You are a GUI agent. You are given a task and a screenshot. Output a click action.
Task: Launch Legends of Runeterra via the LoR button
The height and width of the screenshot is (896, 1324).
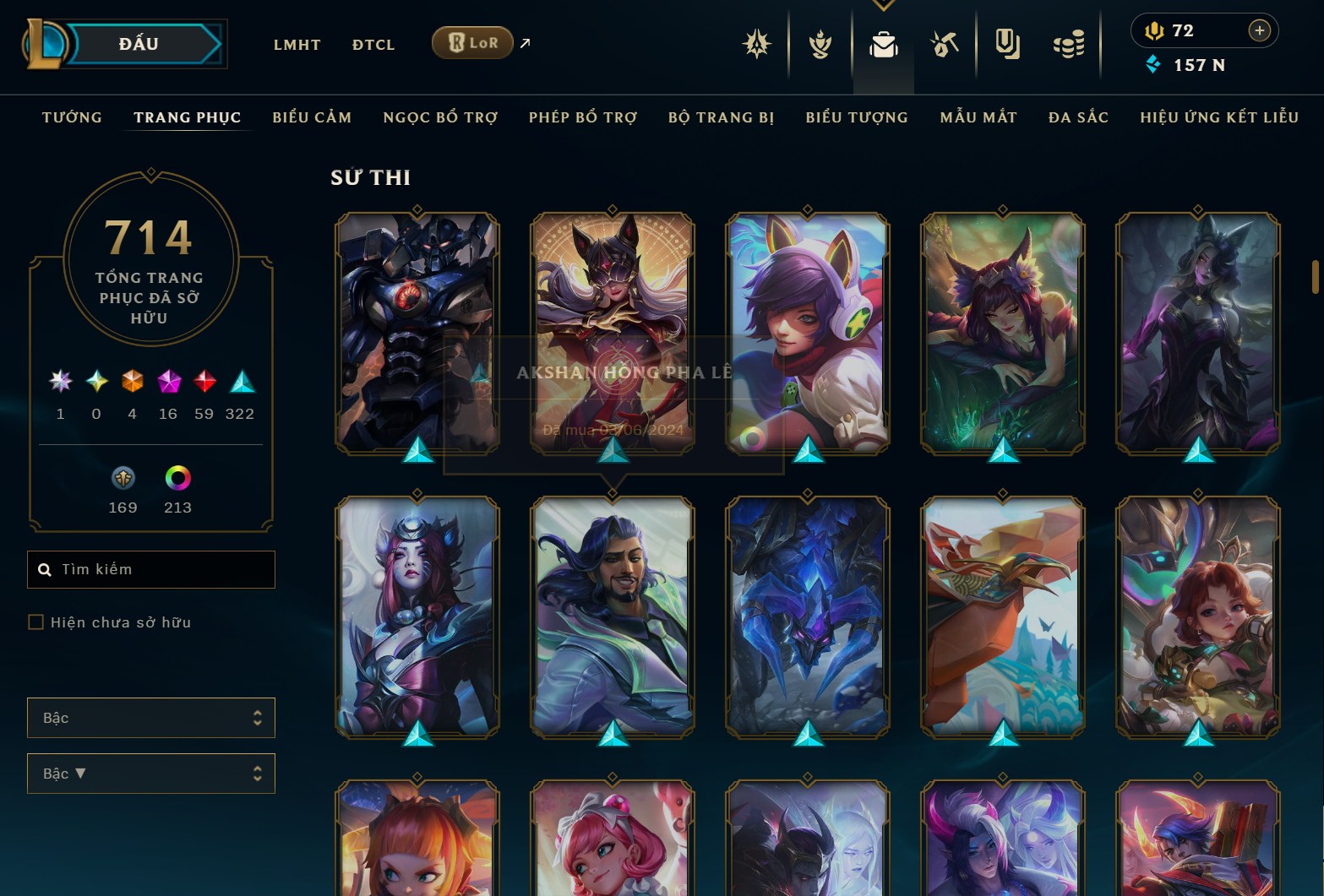pos(471,42)
